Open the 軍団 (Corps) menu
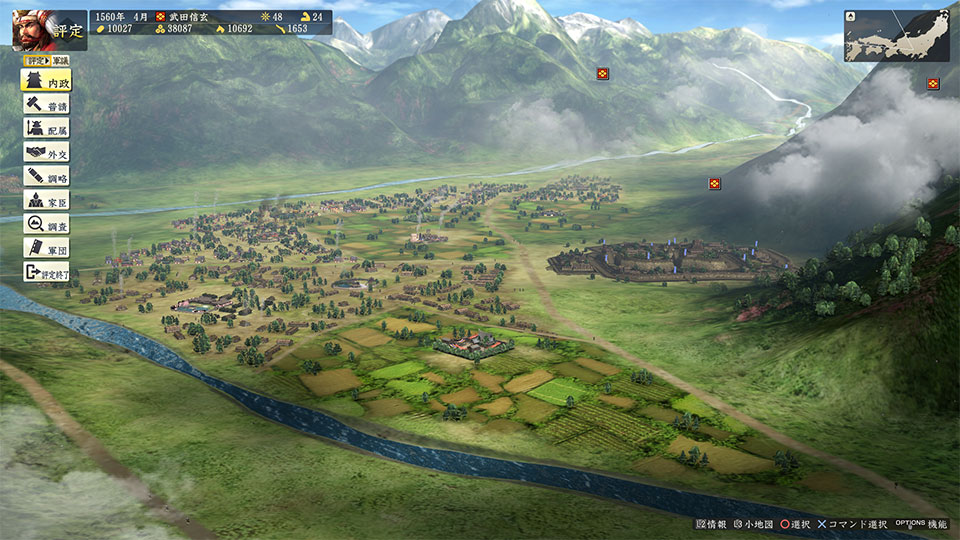Viewport: 960px width, 540px height. coord(47,248)
